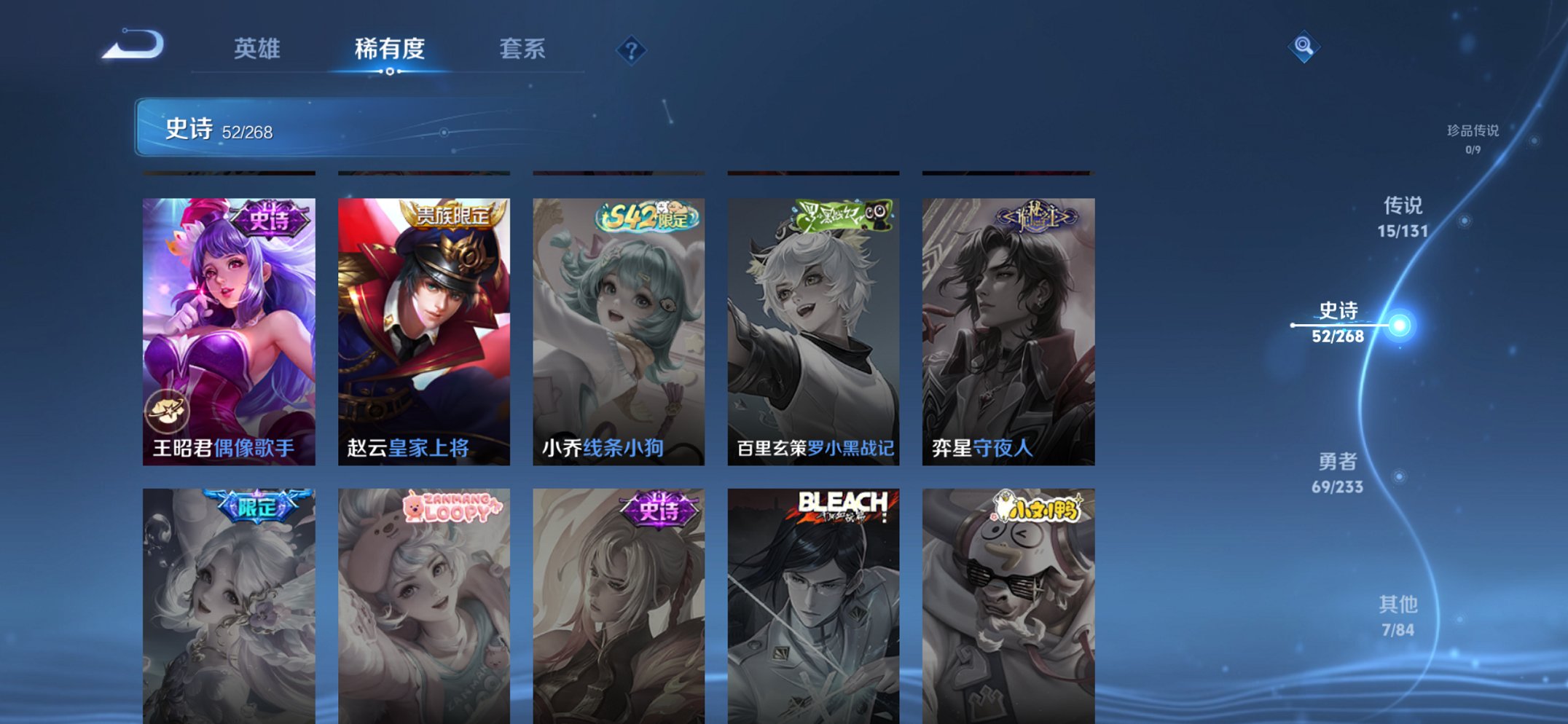The height and width of the screenshot is (724, 1568).
Task: Click the glowing node beside 史诗 on the rarity curve
Action: (x=1400, y=326)
